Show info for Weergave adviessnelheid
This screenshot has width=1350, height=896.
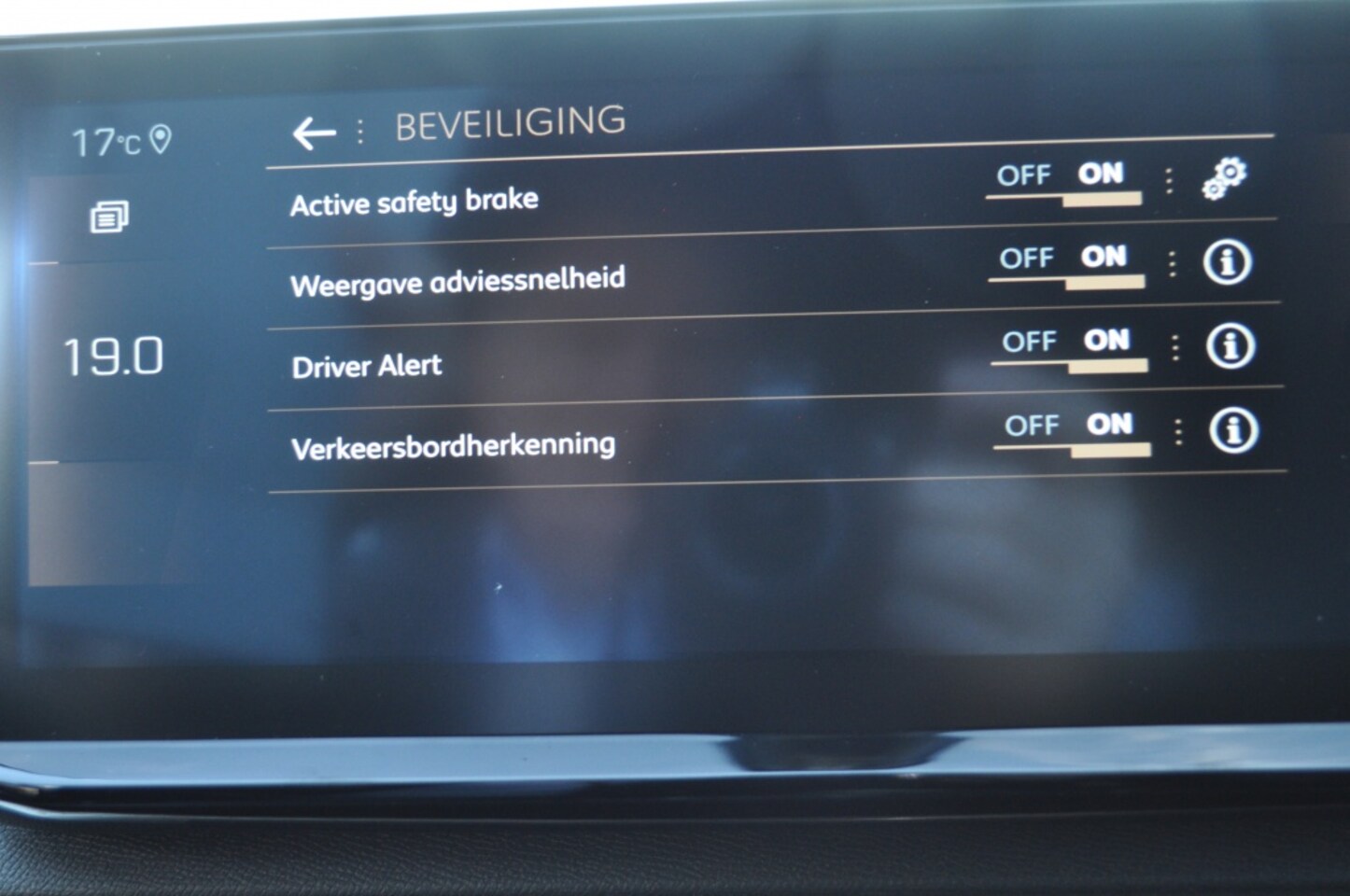click(1227, 262)
